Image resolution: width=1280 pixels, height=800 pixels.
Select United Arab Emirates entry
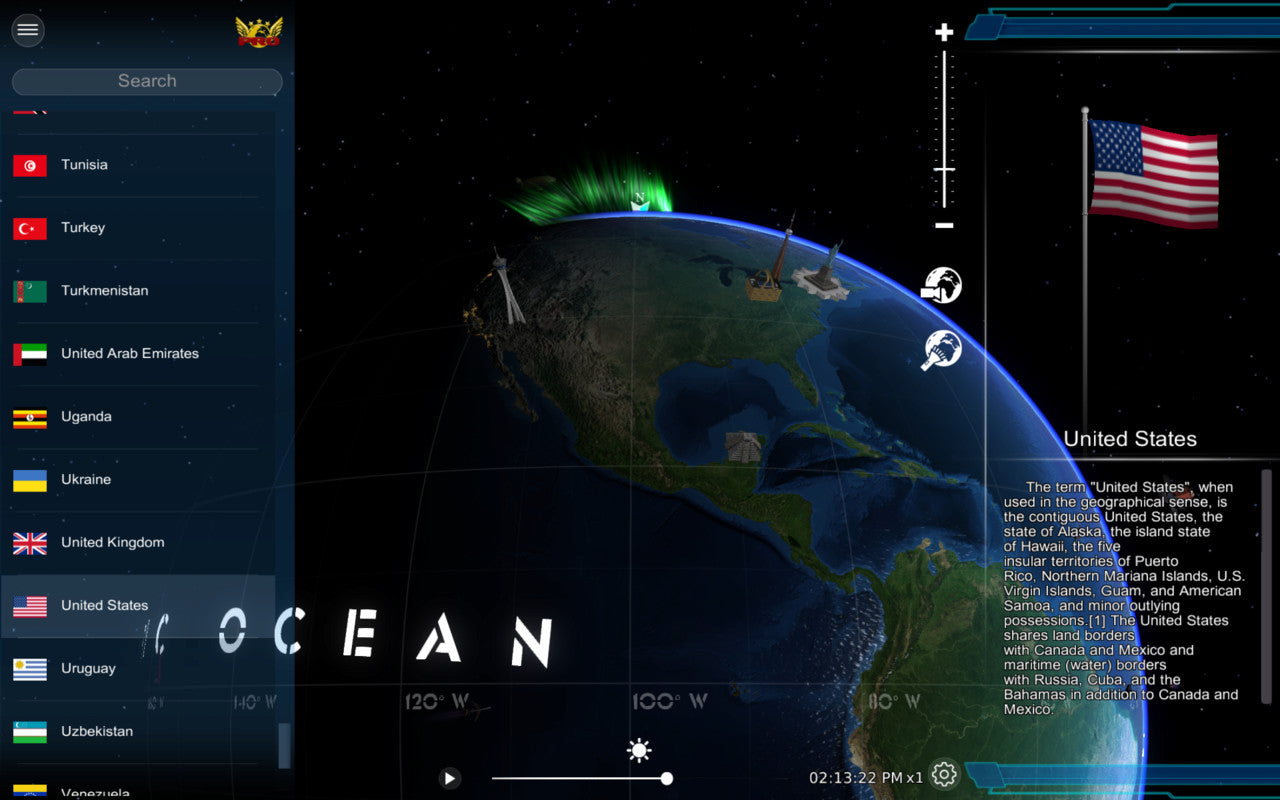(x=128, y=354)
